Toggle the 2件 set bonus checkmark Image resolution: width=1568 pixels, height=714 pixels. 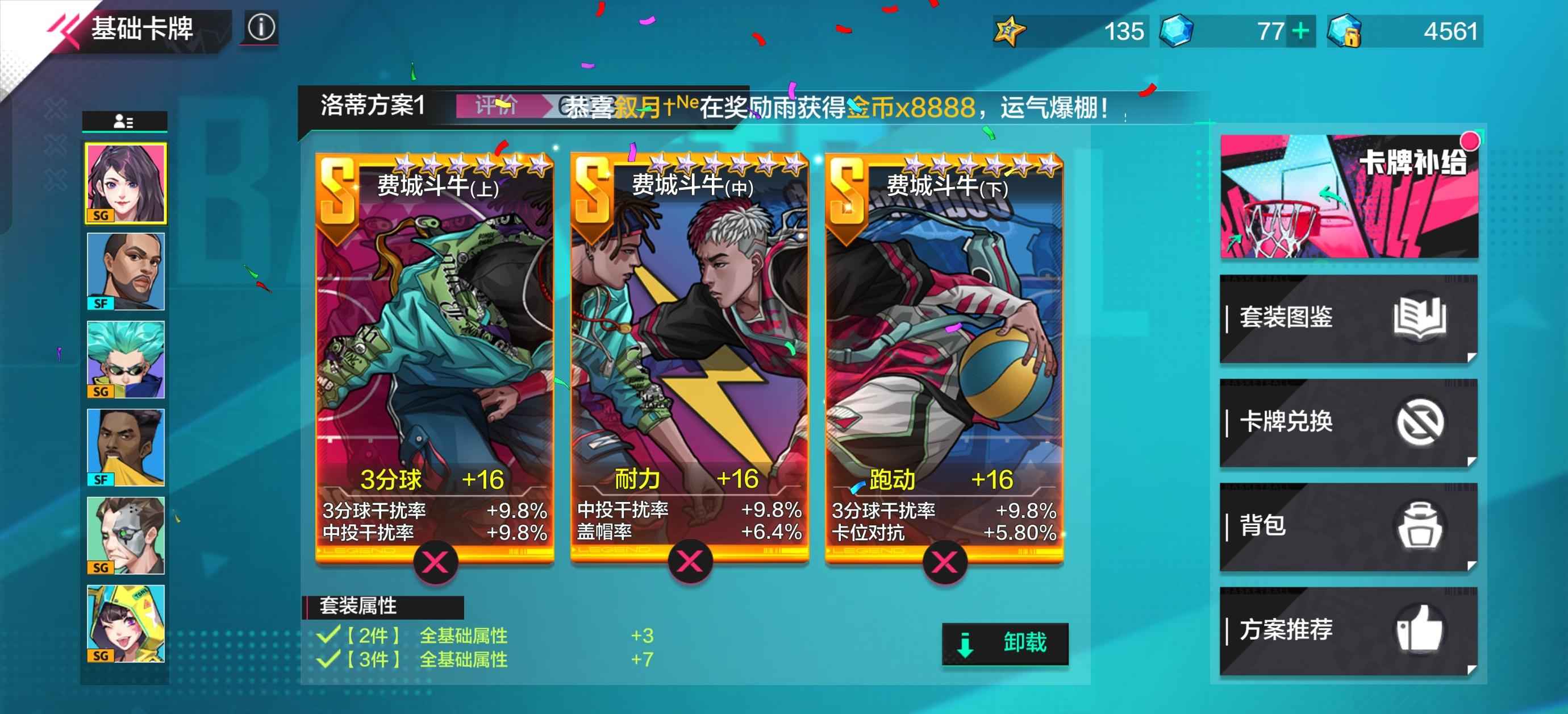[x=329, y=634]
